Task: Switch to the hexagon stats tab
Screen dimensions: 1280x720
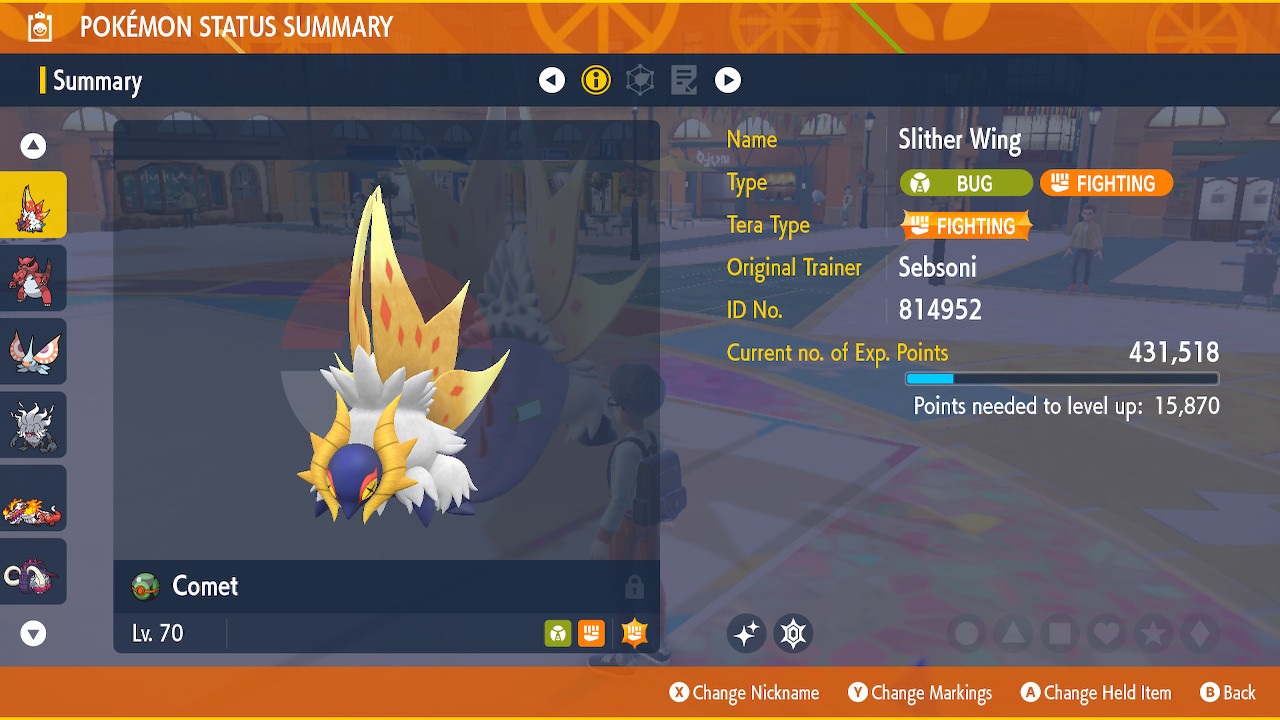Action: (x=640, y=80)
